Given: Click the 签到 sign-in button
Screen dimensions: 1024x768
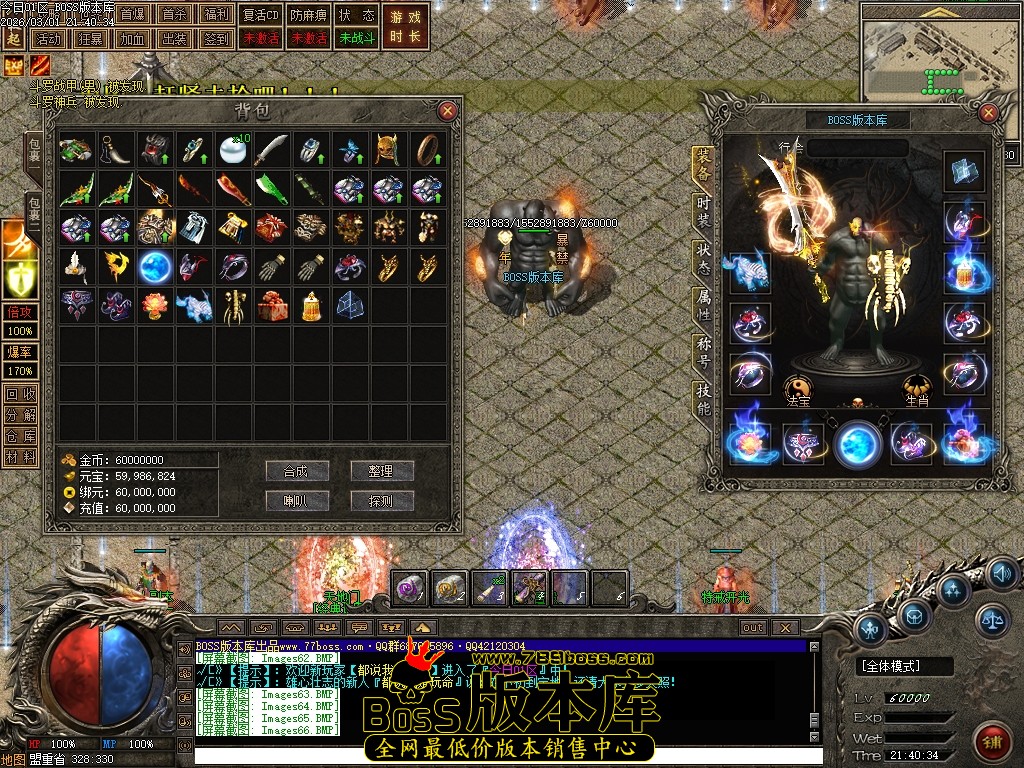Looking at the screenshot, I should click(x=215, y=39).
